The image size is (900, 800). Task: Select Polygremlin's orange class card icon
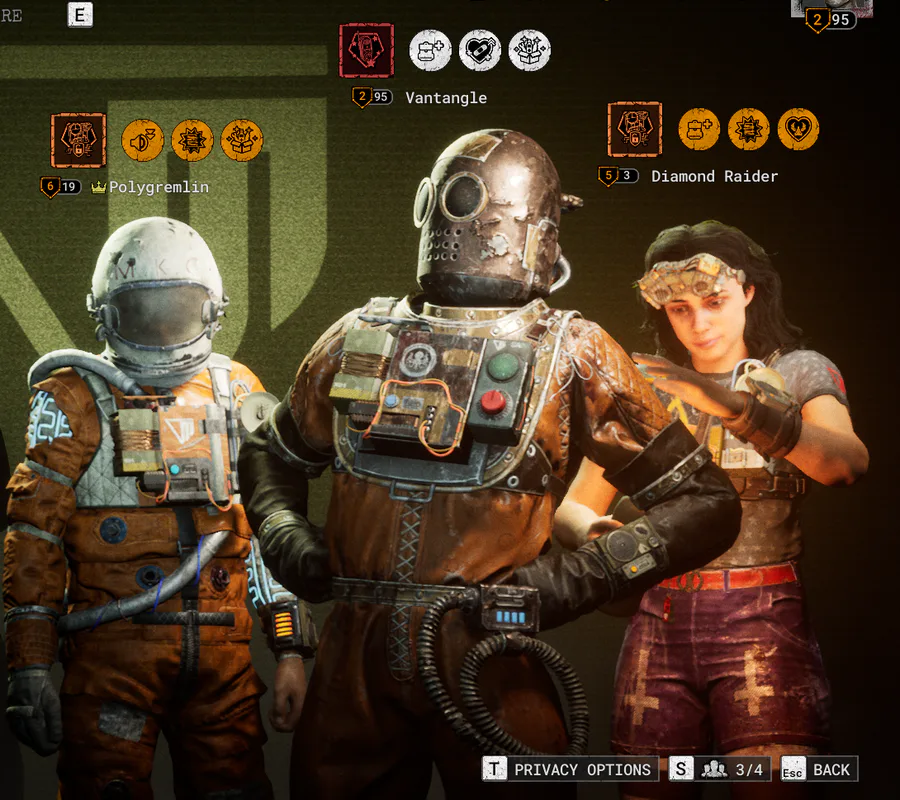(78, 140)
